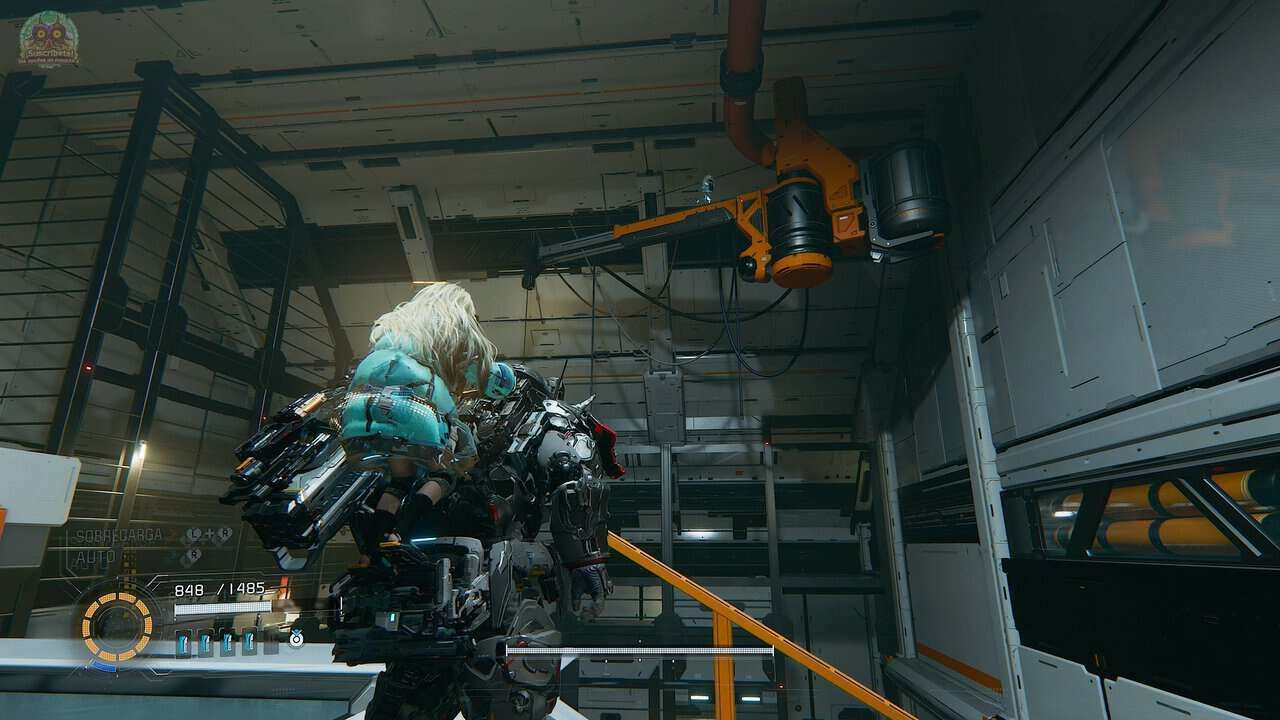Toggle the AUTO mode label

[x=96, y=557]
